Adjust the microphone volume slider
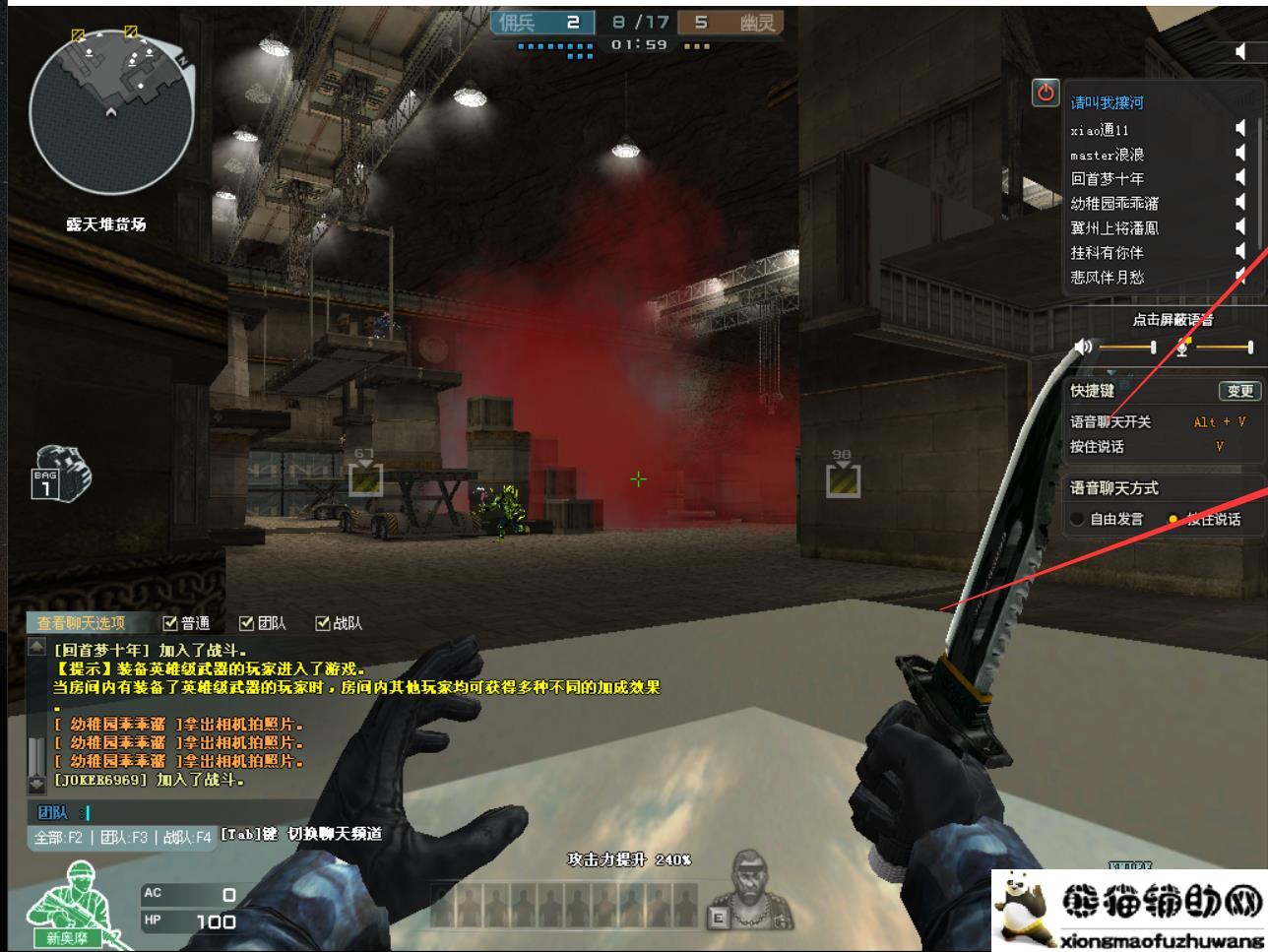The image size is (1268, 952). (1223, 347)
